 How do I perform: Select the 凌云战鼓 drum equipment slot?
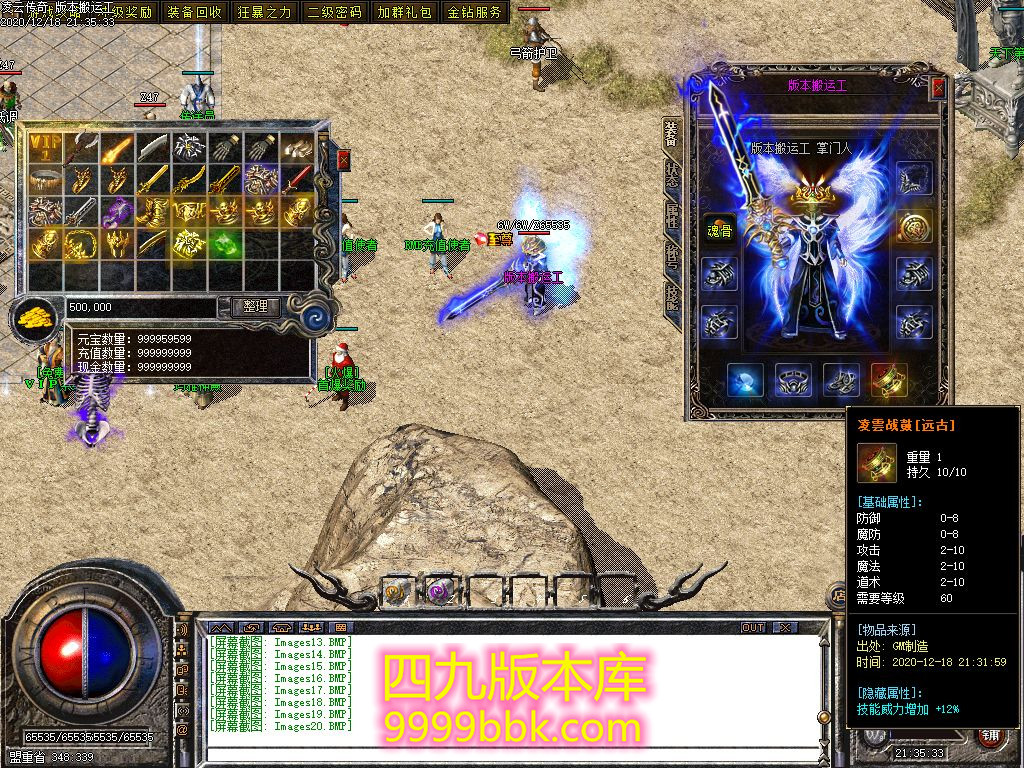point(889,381)
